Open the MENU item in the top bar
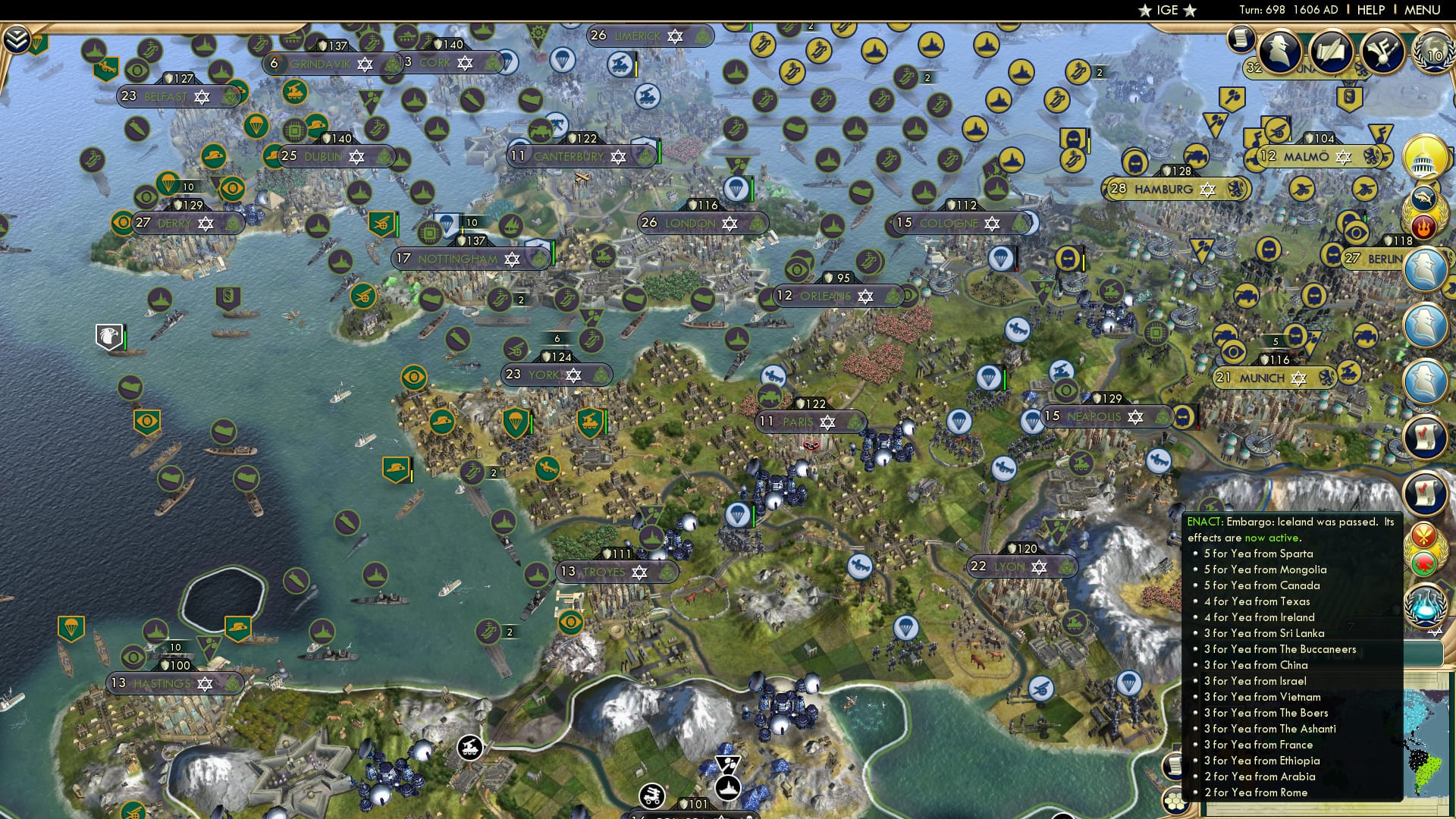Image resolution: width=1456 pixels, height=819 pixels. click(1423, 9)
